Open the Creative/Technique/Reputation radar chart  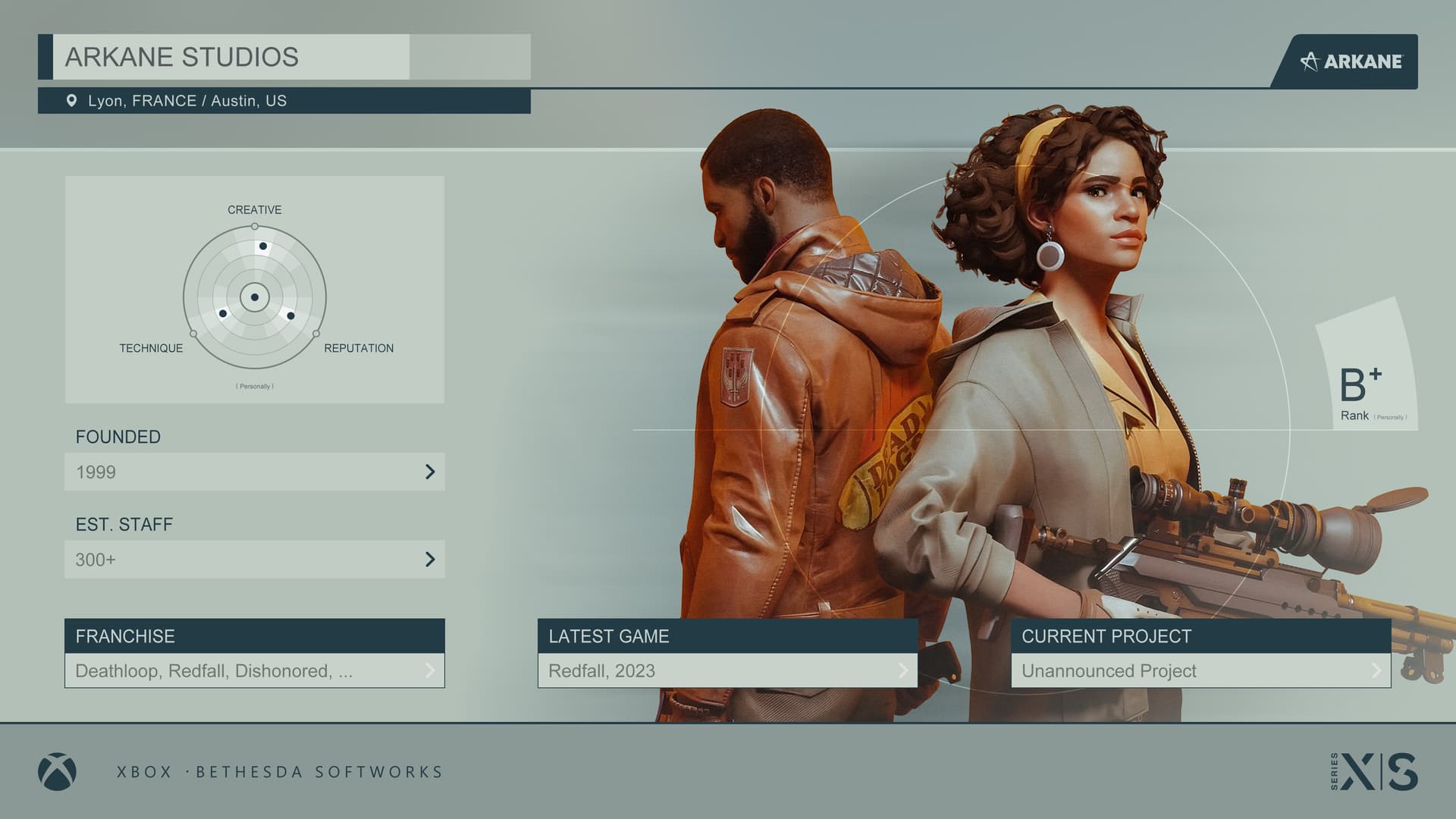click(x=255, y=297)
